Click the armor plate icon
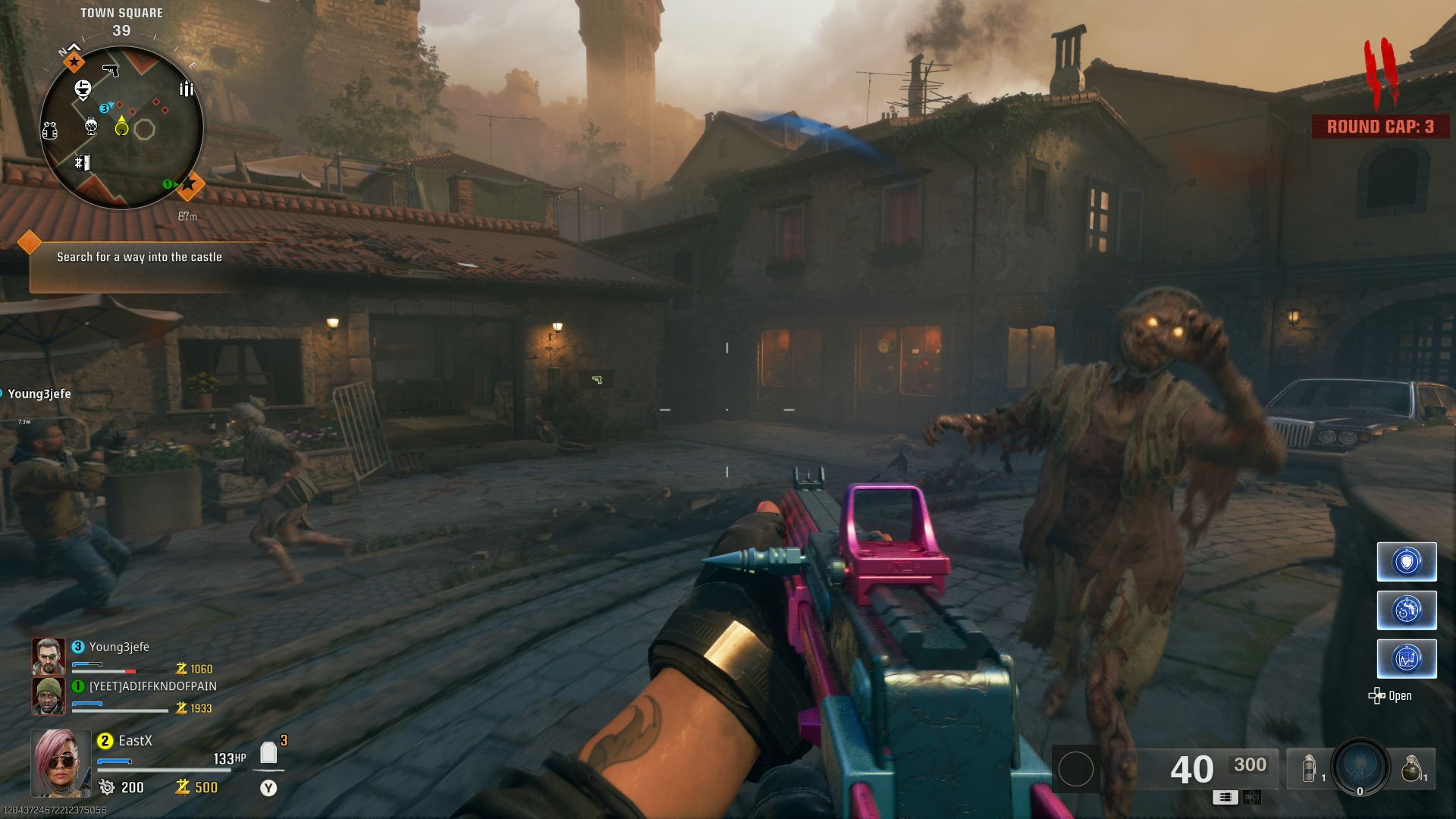The width and height of the screenshot is (1456, 819). [268, 753]
